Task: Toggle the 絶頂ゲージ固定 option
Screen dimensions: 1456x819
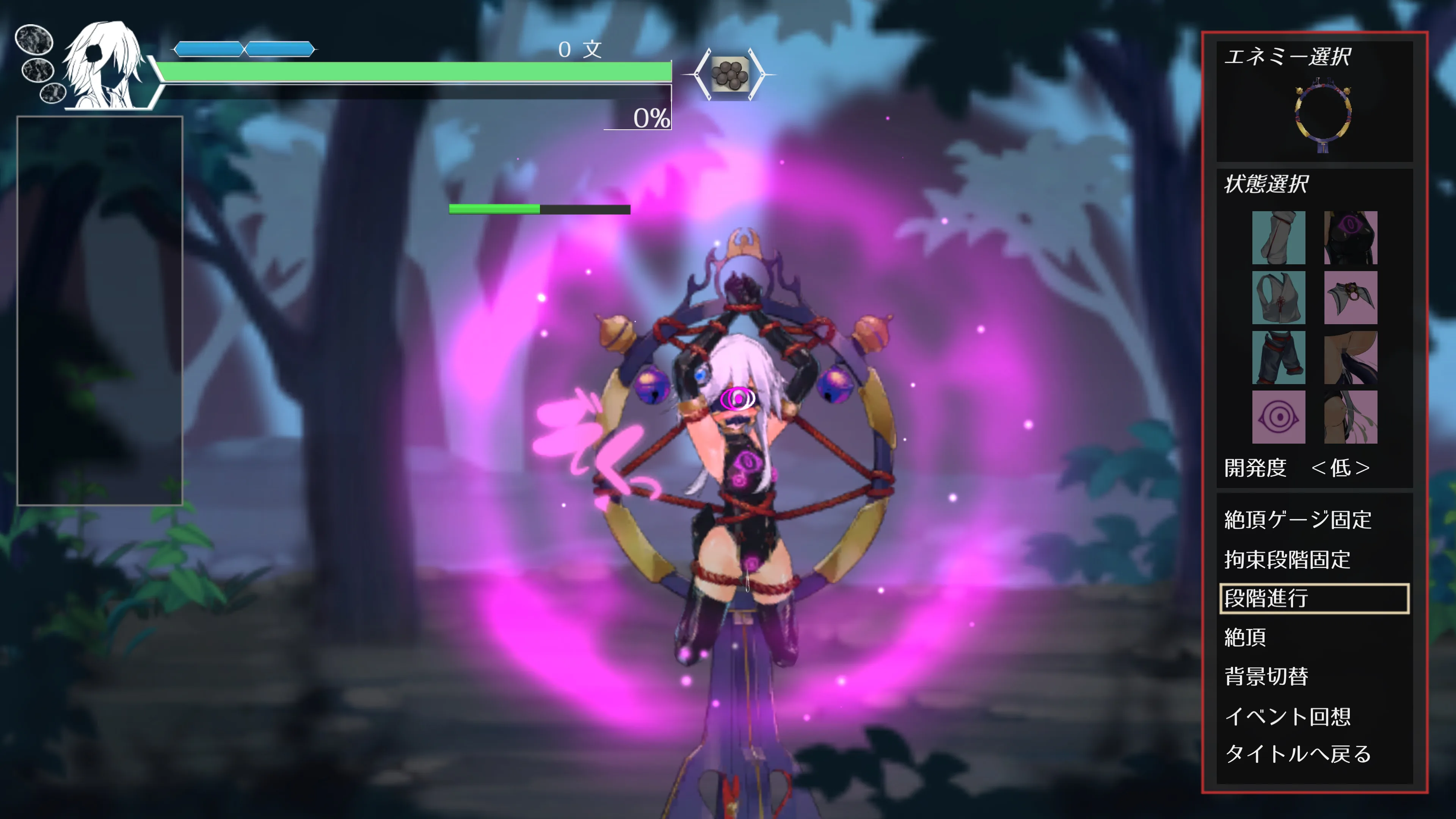Action: (x=1298, y=519)
